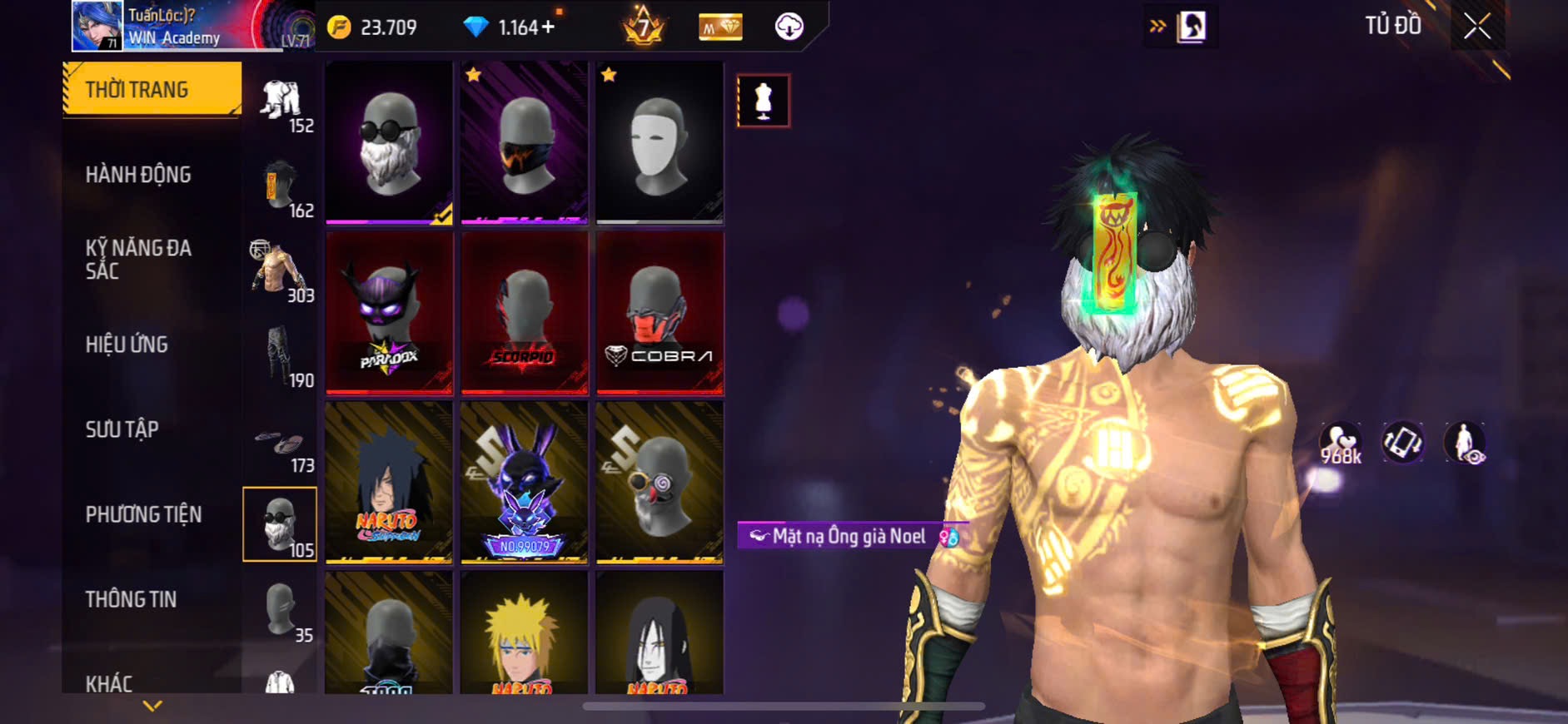Screen dimensions: 1568x724
Task: Open the mannequin outfit preset button
Action: click(x=763, y=101)
